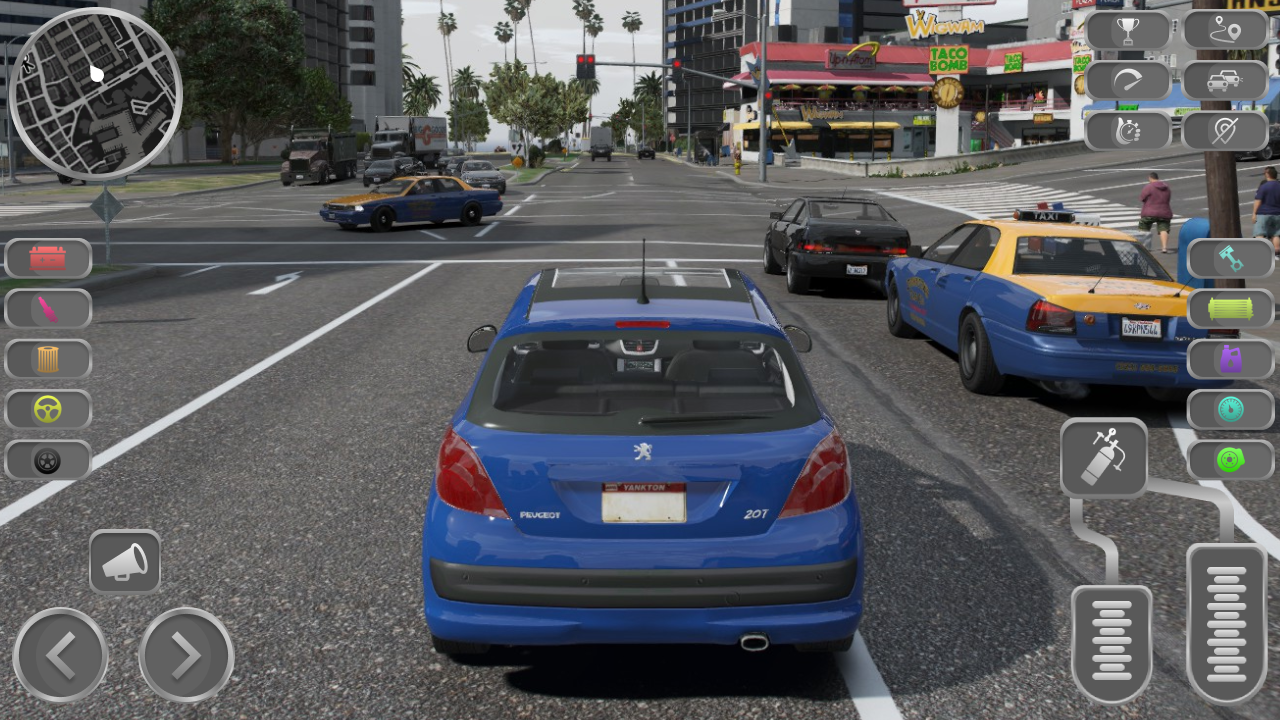Select the teal pressure gauge upgrade icon
The width and height of the screenshot is (1280, 720).
1230,410
